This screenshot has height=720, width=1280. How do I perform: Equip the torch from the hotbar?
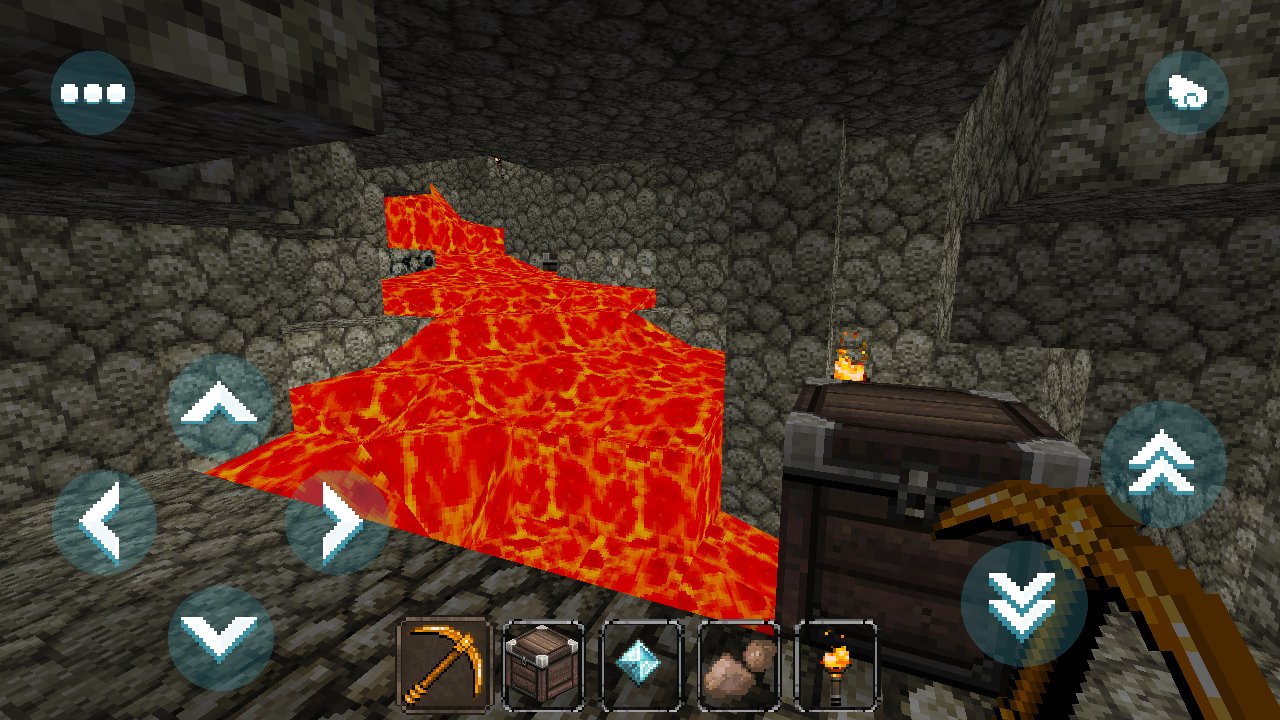[836, 665]
